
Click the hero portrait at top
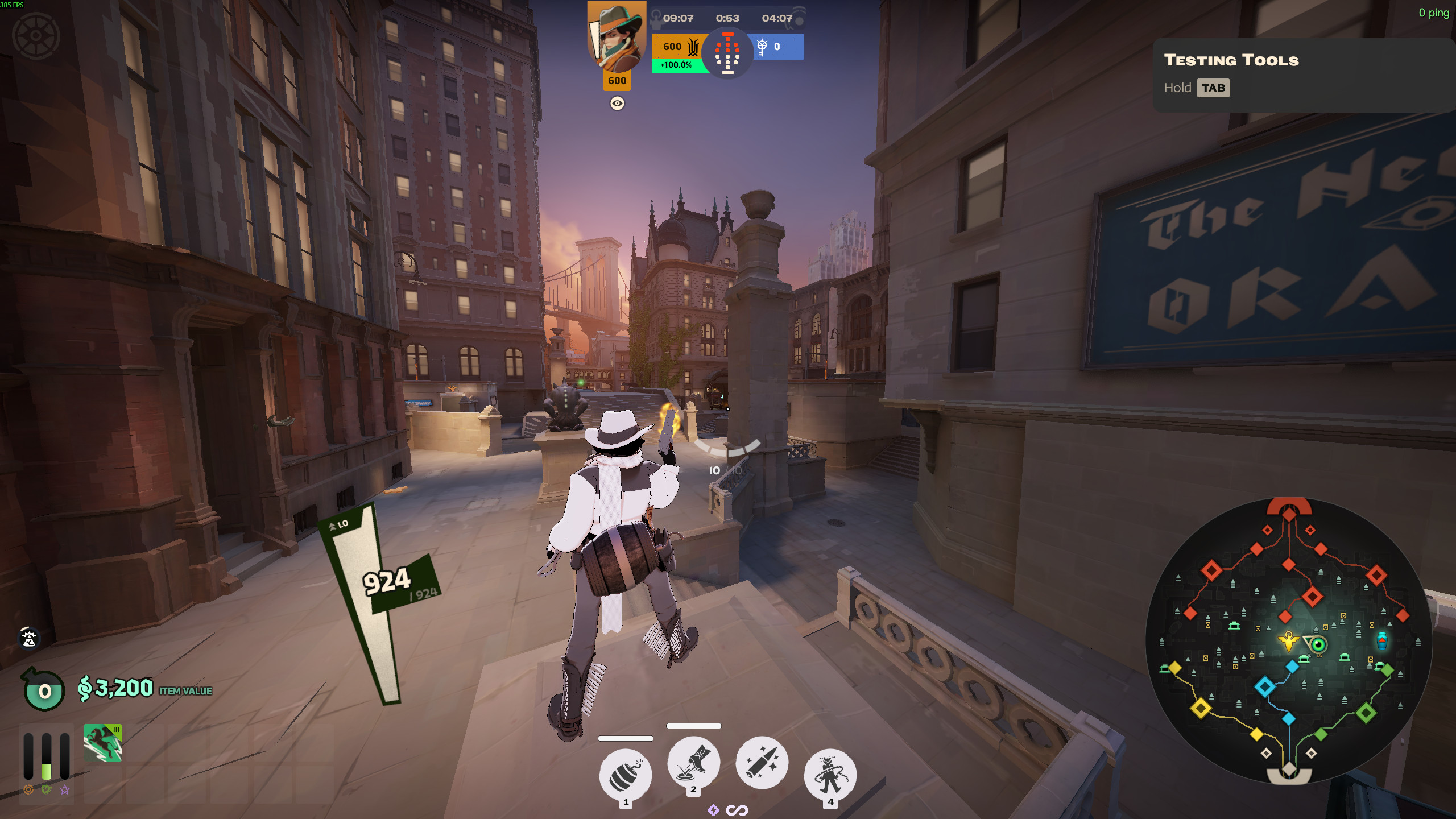tap(617, 37)
